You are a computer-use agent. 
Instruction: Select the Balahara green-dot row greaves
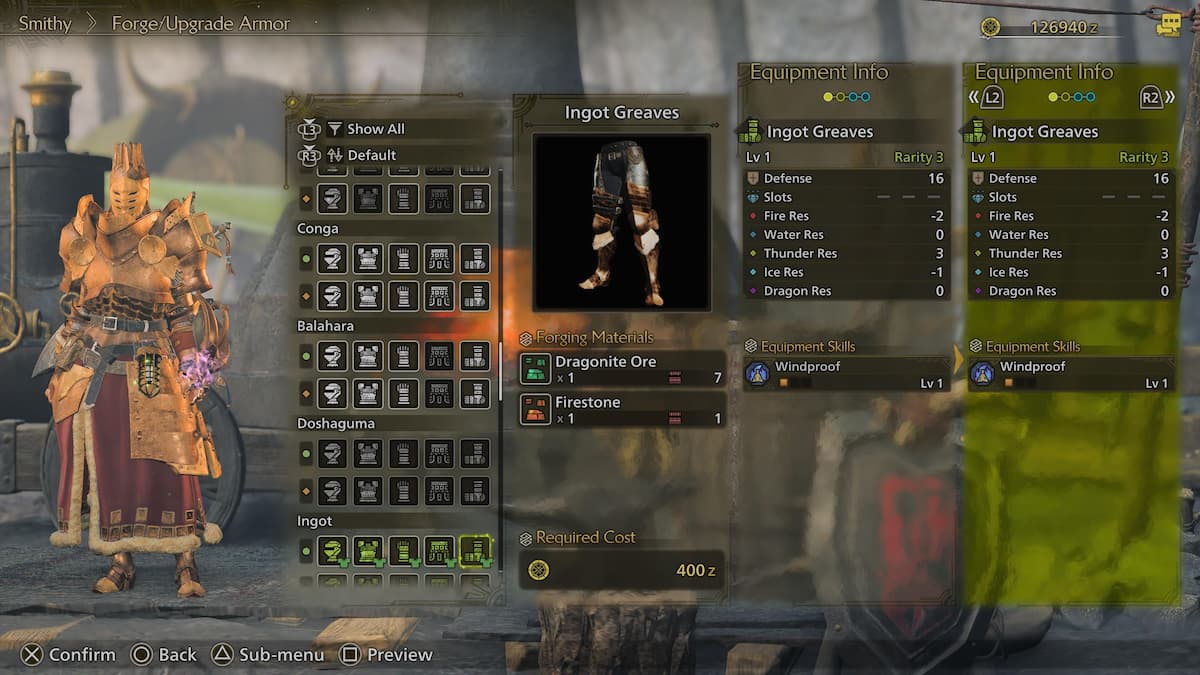coord(474,356)
